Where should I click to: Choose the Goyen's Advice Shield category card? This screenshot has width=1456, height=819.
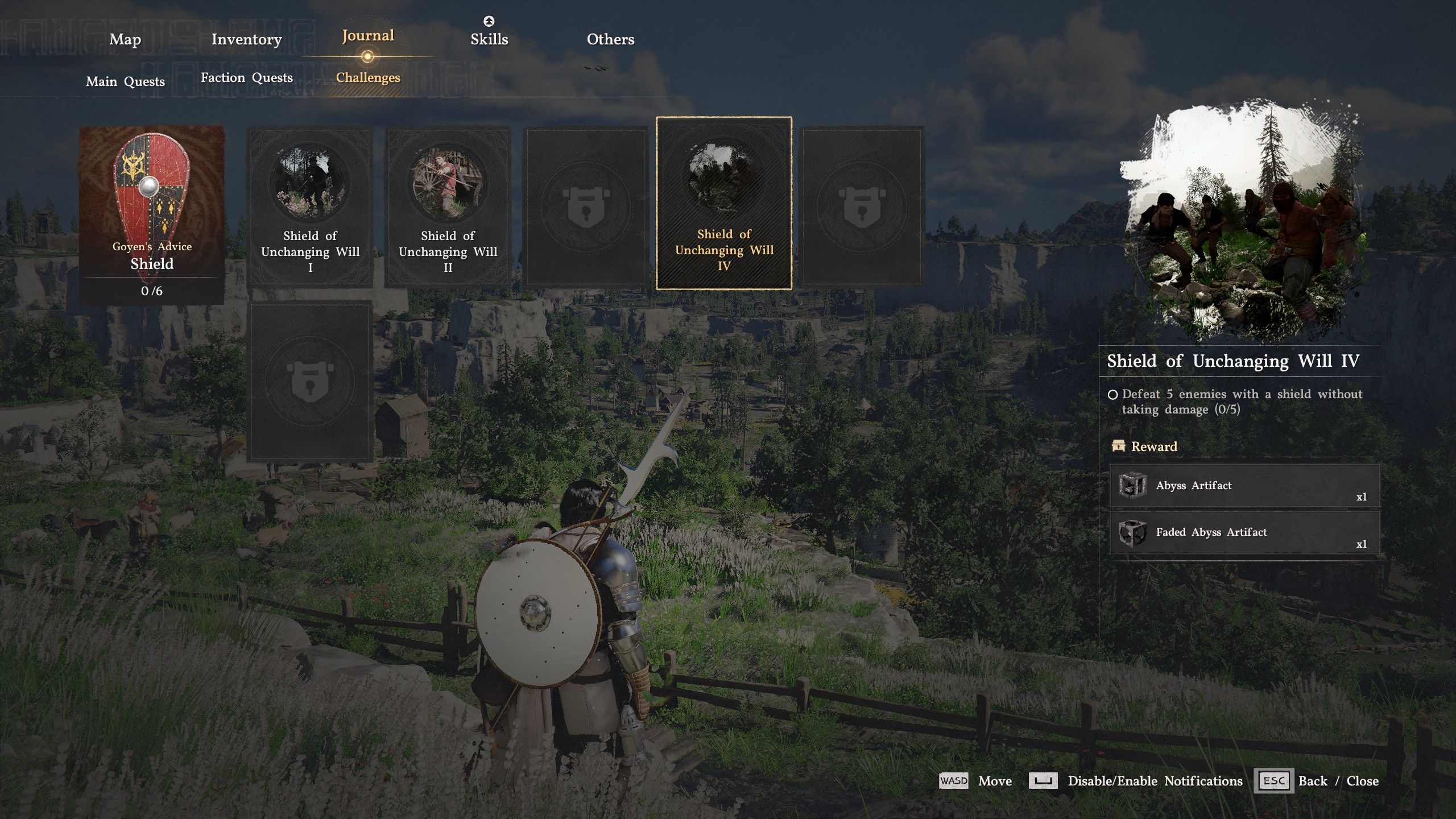click(152, 214)
